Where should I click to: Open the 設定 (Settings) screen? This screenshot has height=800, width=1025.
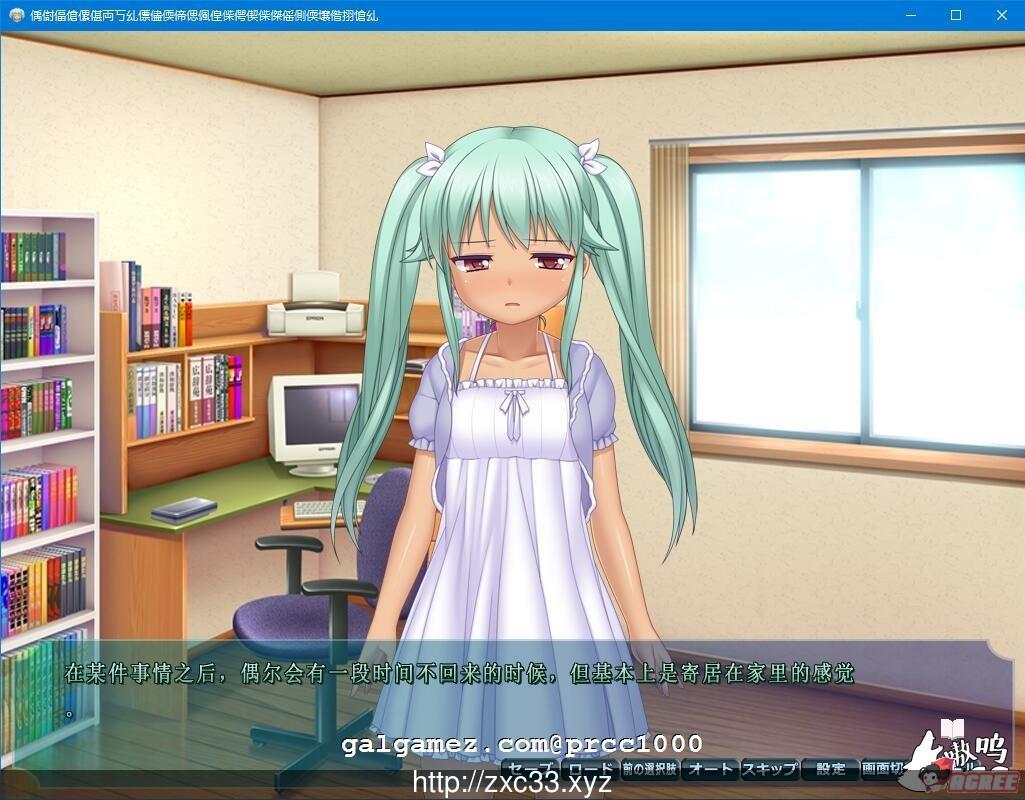(x=830, y=769)
